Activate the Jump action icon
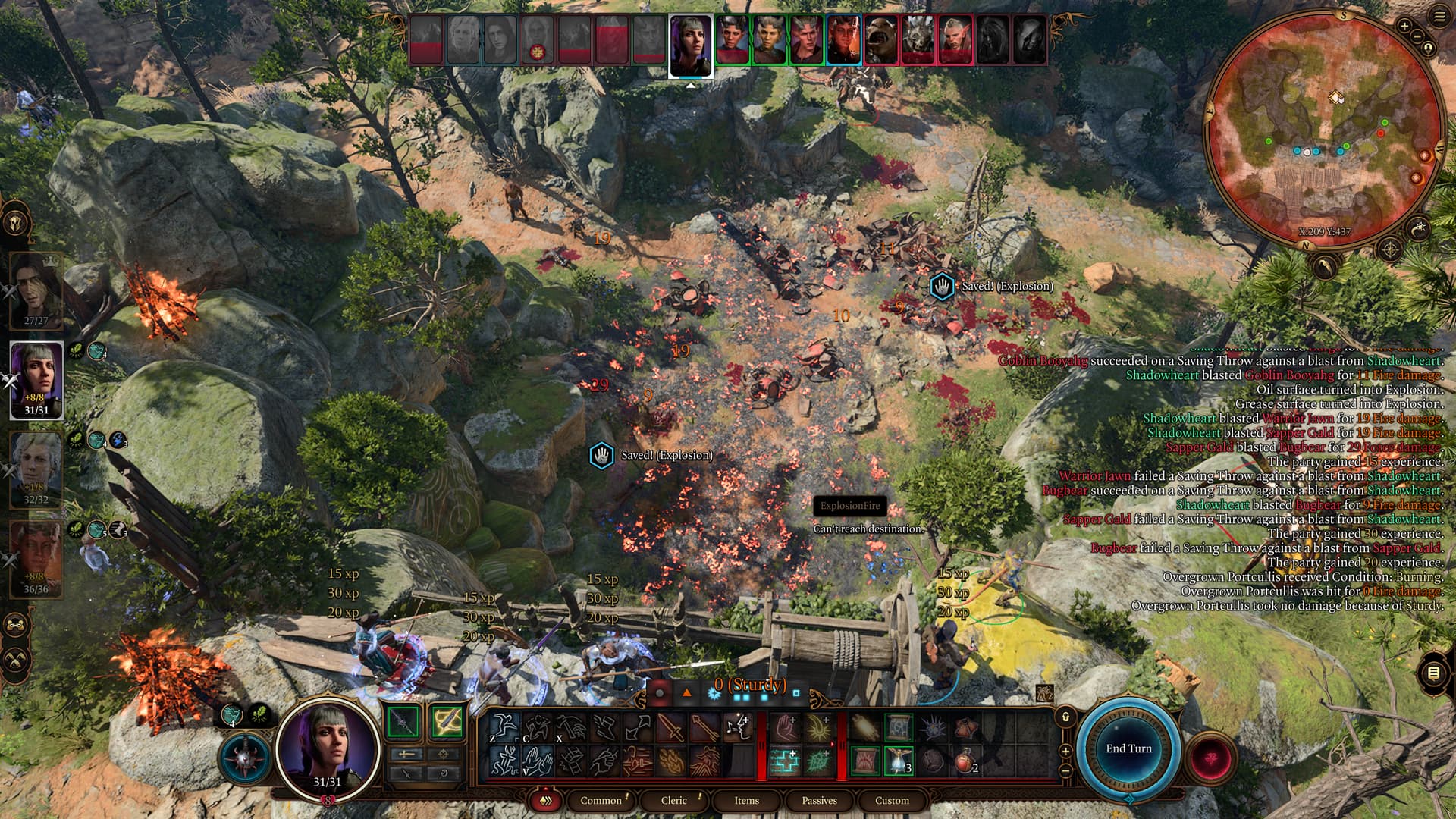This screenshot has width=1456, height=819. pos(504,728)
